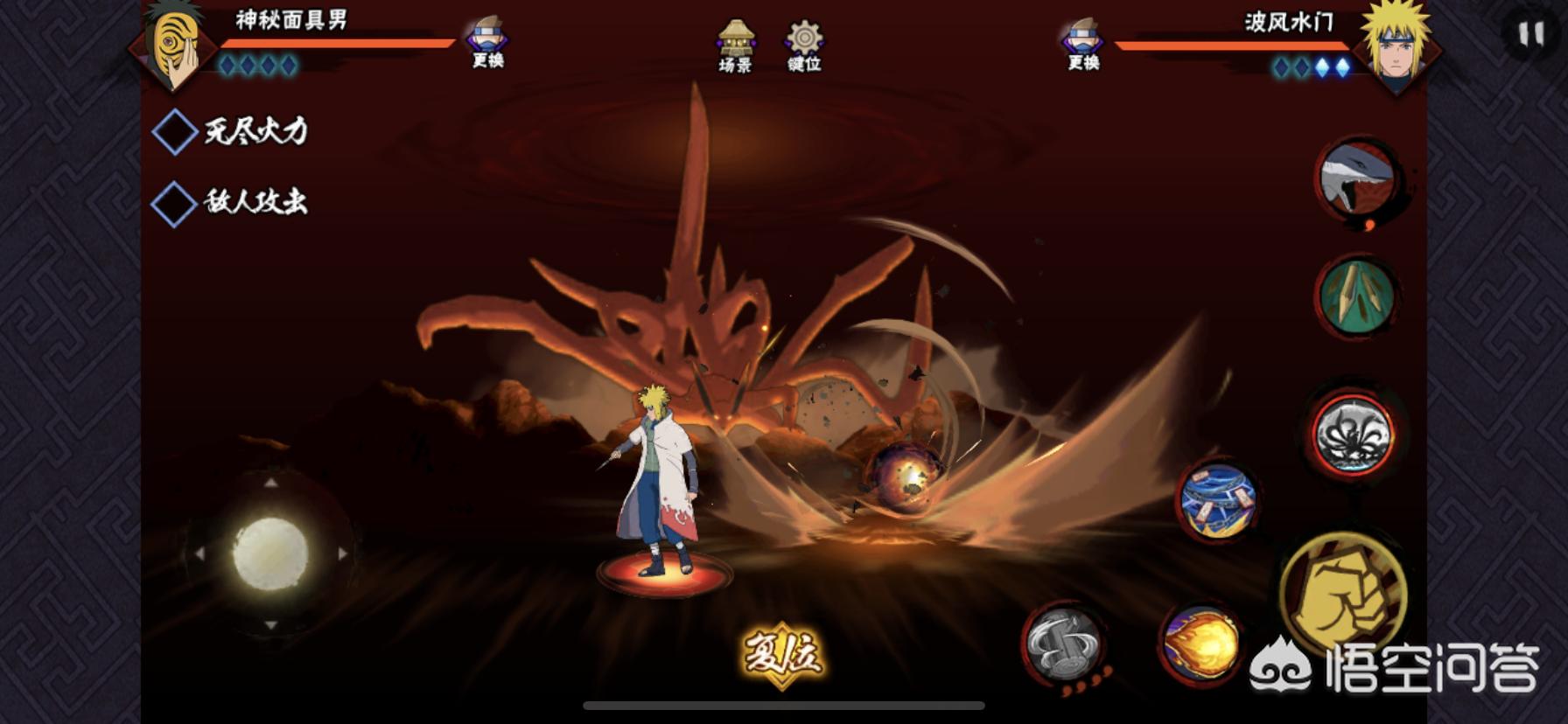Open the 键位 key layout settings

click(803, 45)
